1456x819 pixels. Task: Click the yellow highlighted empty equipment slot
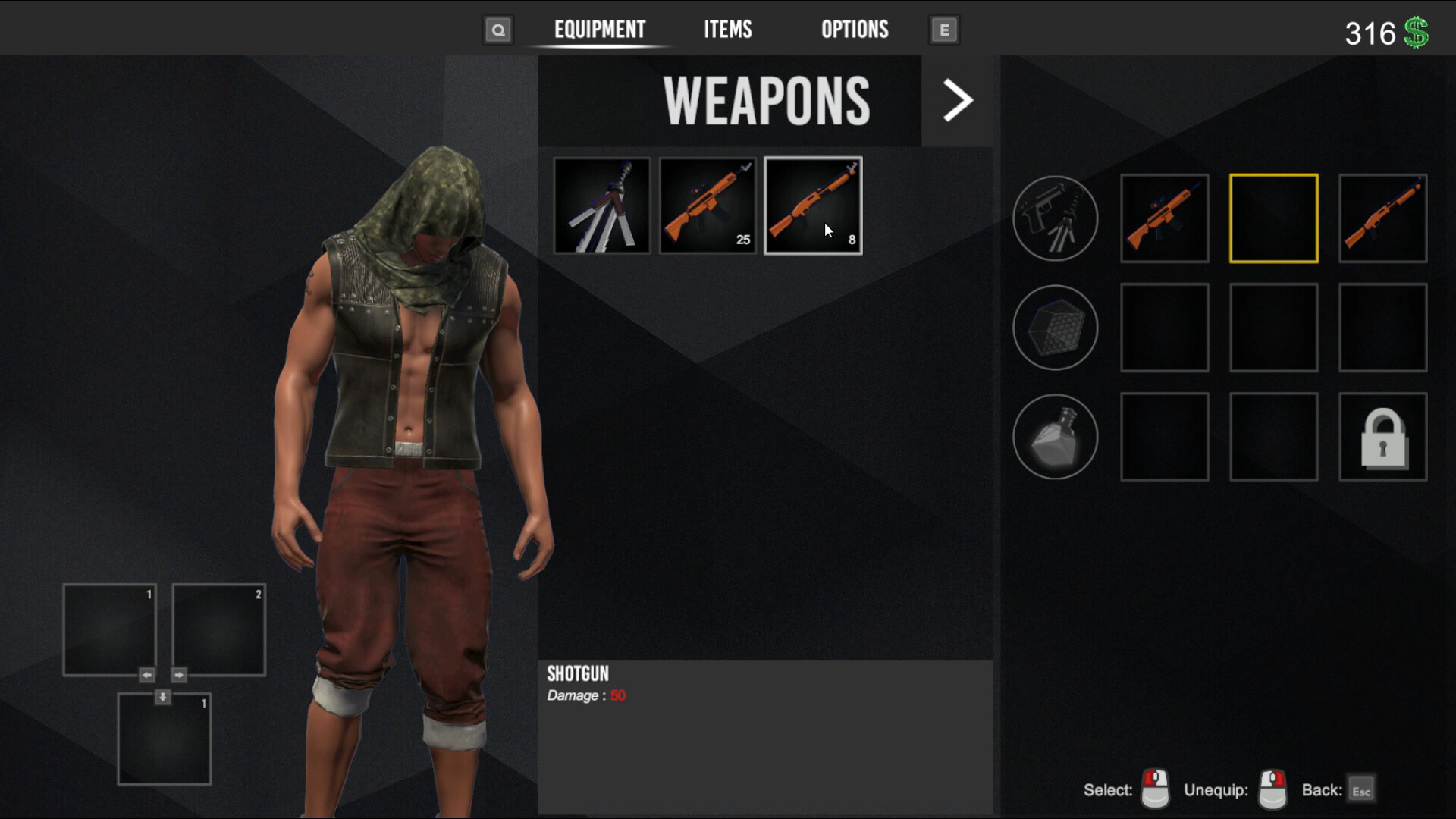pyautogui.click(x=1273, y=218)
